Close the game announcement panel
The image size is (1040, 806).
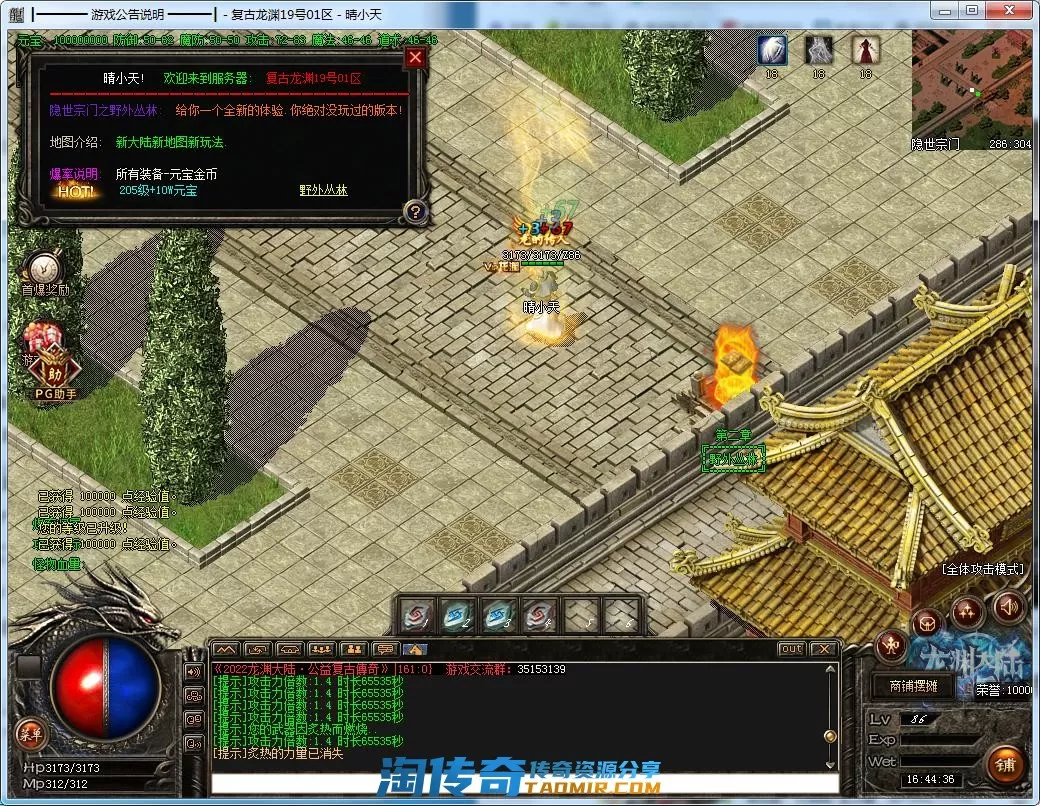(416, 58)
